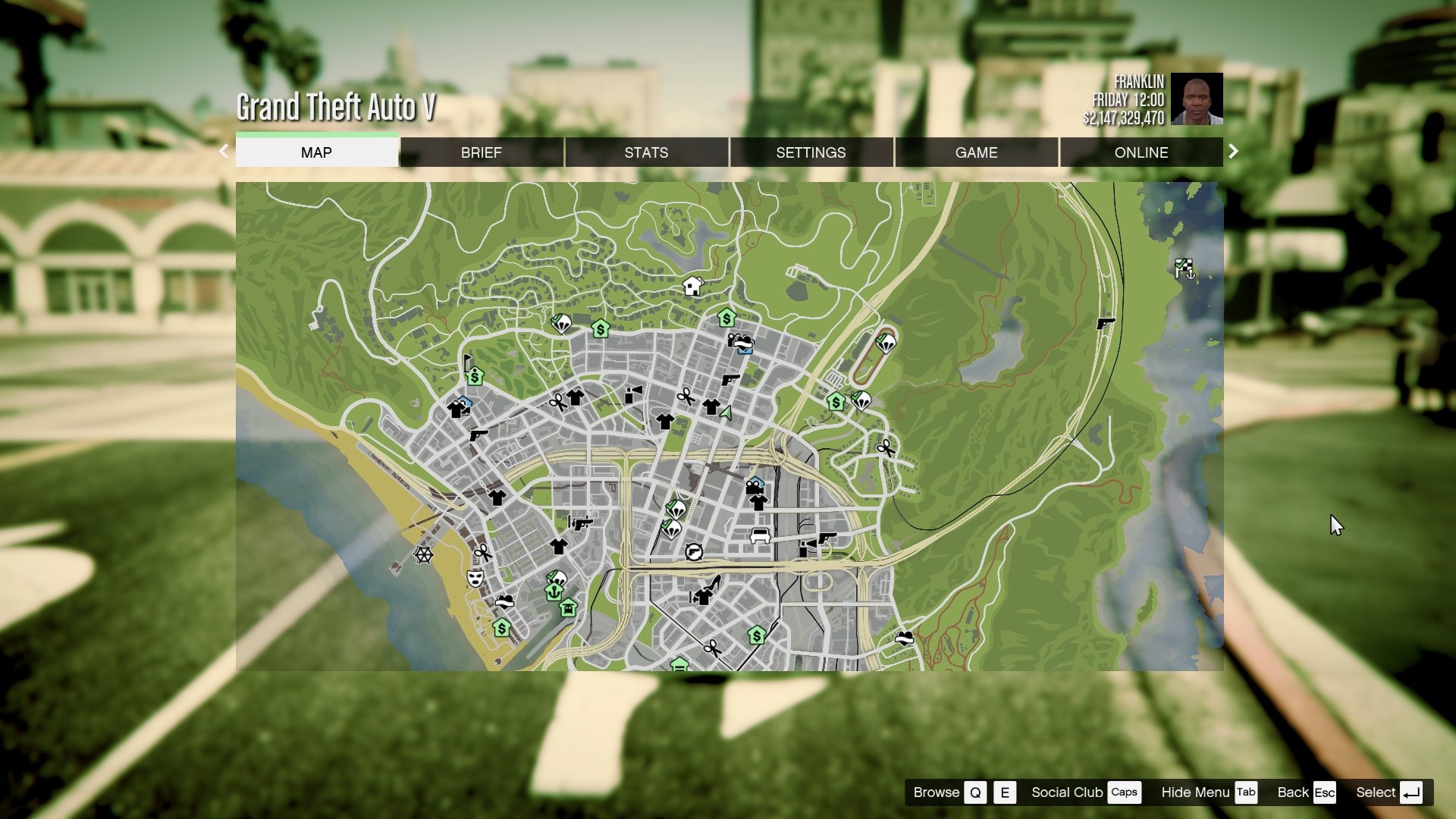Click the left arrow beside the tabs
The image size is (1456, 819).
pyautogui.click(x=224, y=152)
